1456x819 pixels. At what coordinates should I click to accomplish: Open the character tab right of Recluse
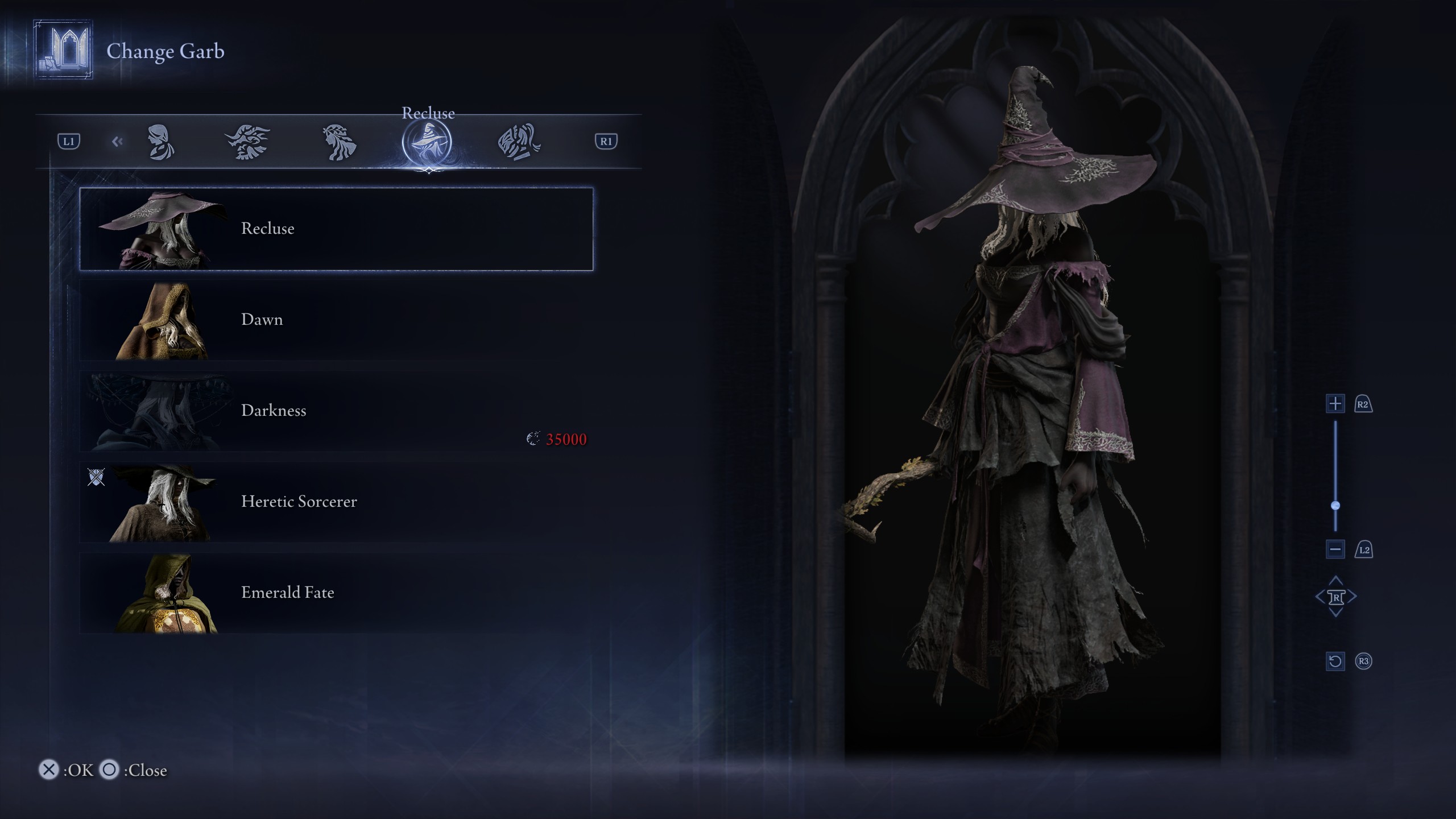pyautogui.click(x=519, y=142)
